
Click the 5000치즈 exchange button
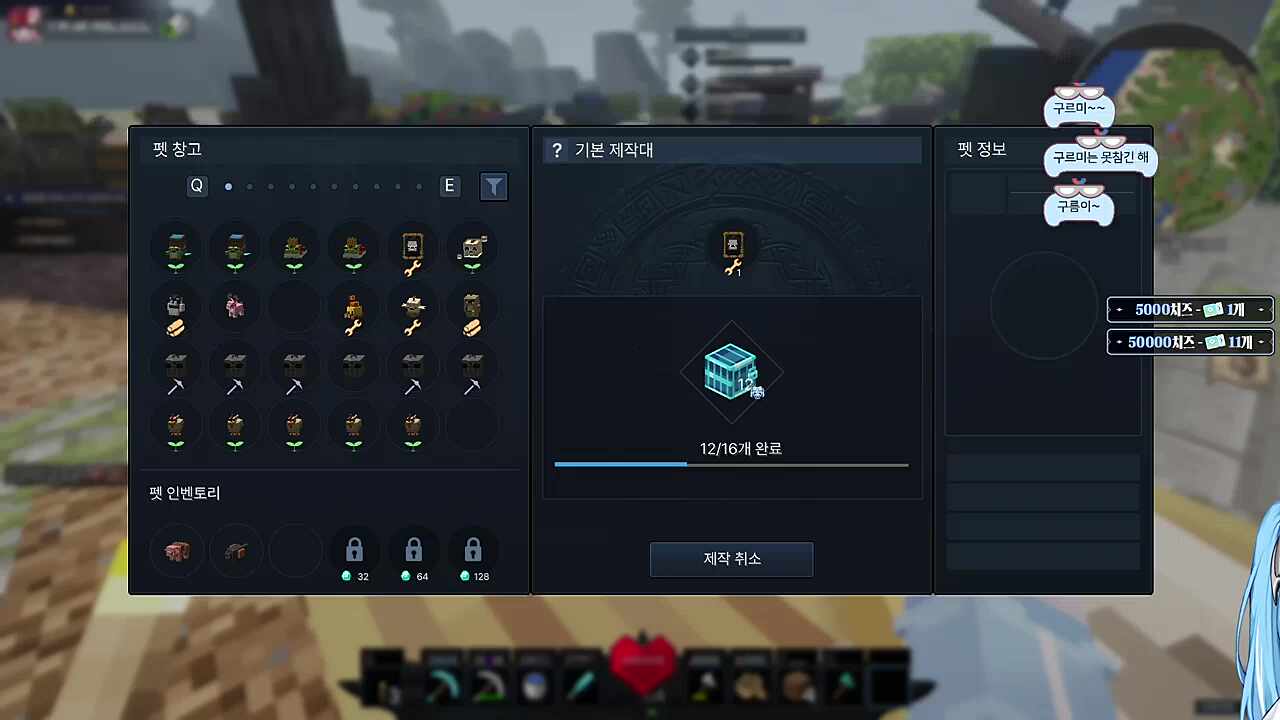(x=1188, y=310)
